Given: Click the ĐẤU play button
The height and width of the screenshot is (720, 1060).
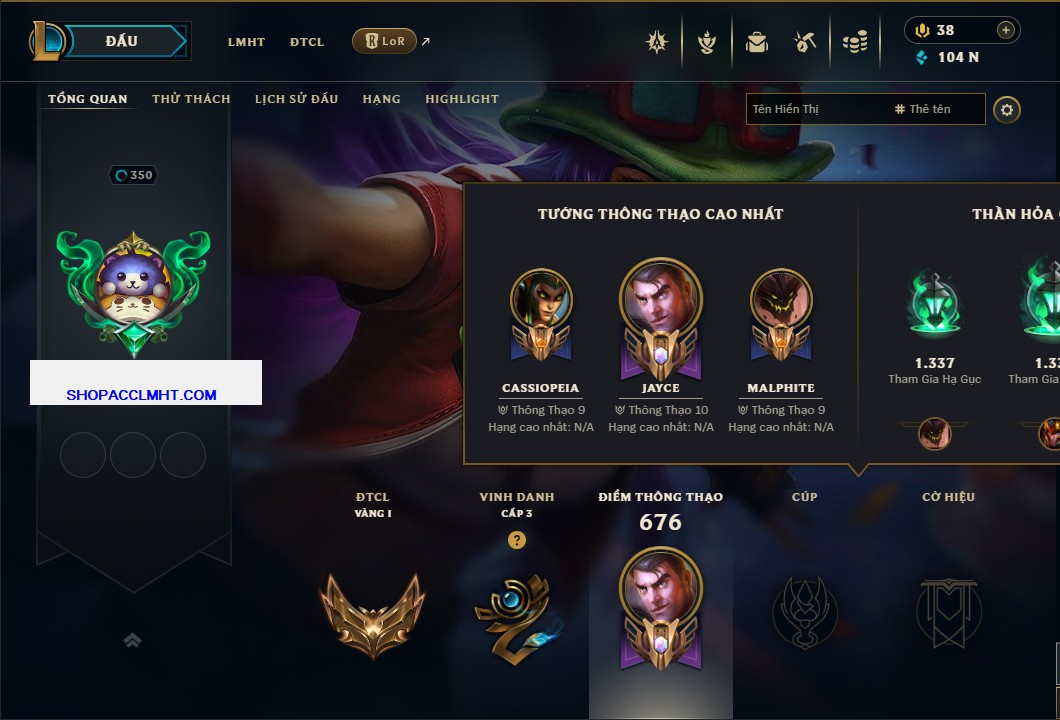Looking at the screenshot, I should click(122, 41).
